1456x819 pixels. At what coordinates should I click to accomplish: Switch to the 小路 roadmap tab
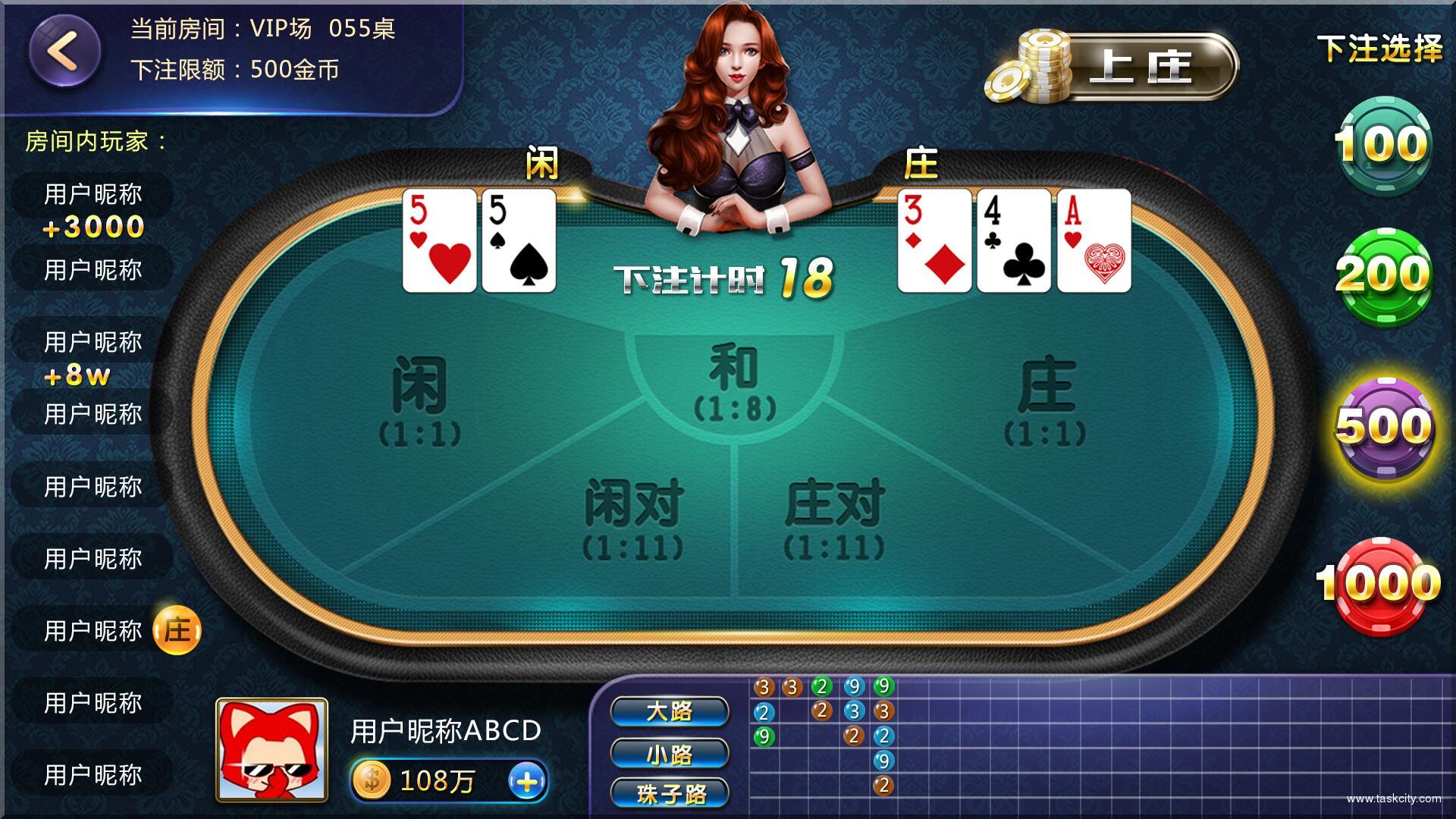click(x=670, y=754)
